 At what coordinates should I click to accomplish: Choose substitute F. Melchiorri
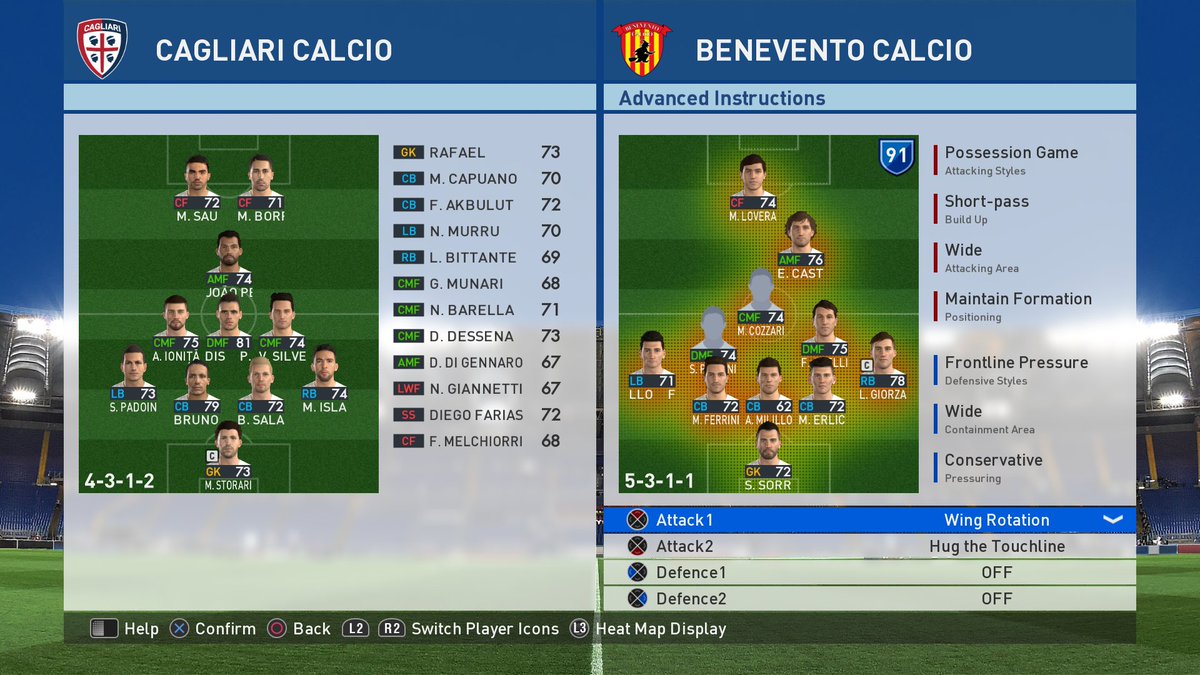click(476, 441)
